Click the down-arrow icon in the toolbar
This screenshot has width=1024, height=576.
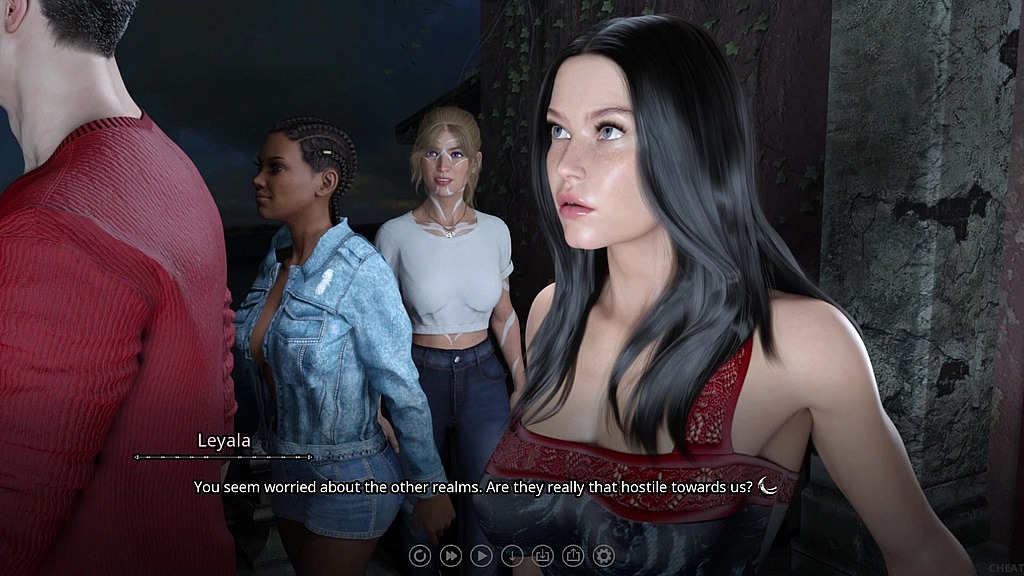pyautogui.click(x=512, y=555)
